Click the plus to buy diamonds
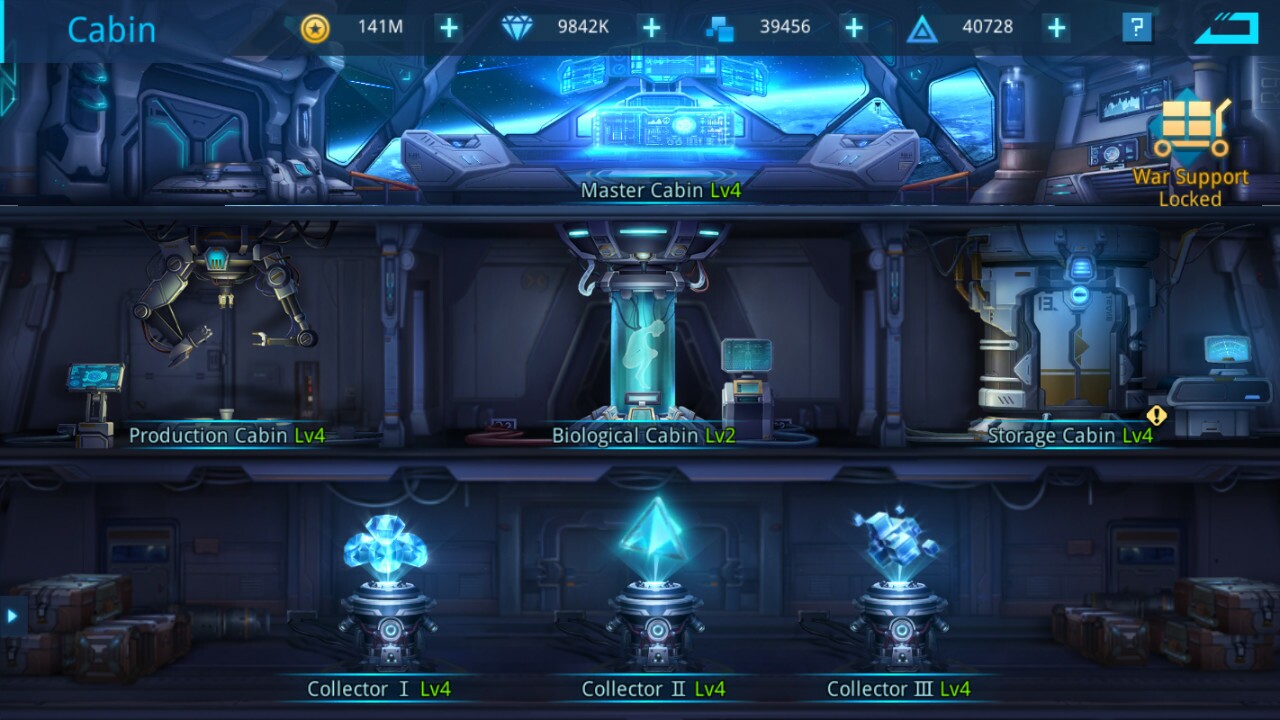 coord(650,28)
